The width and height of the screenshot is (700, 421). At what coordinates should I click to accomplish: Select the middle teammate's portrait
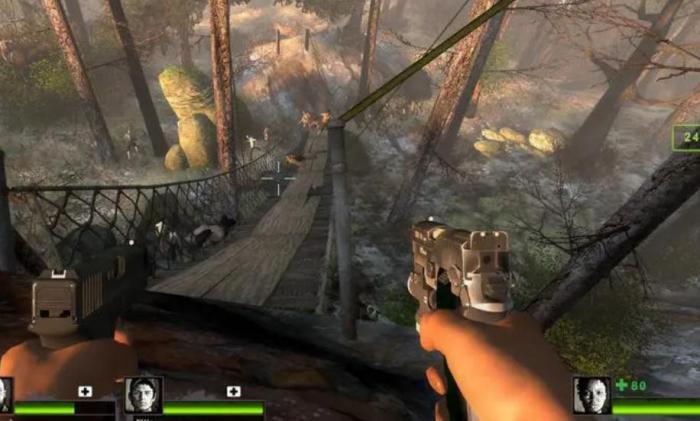(x=143, y=395)
